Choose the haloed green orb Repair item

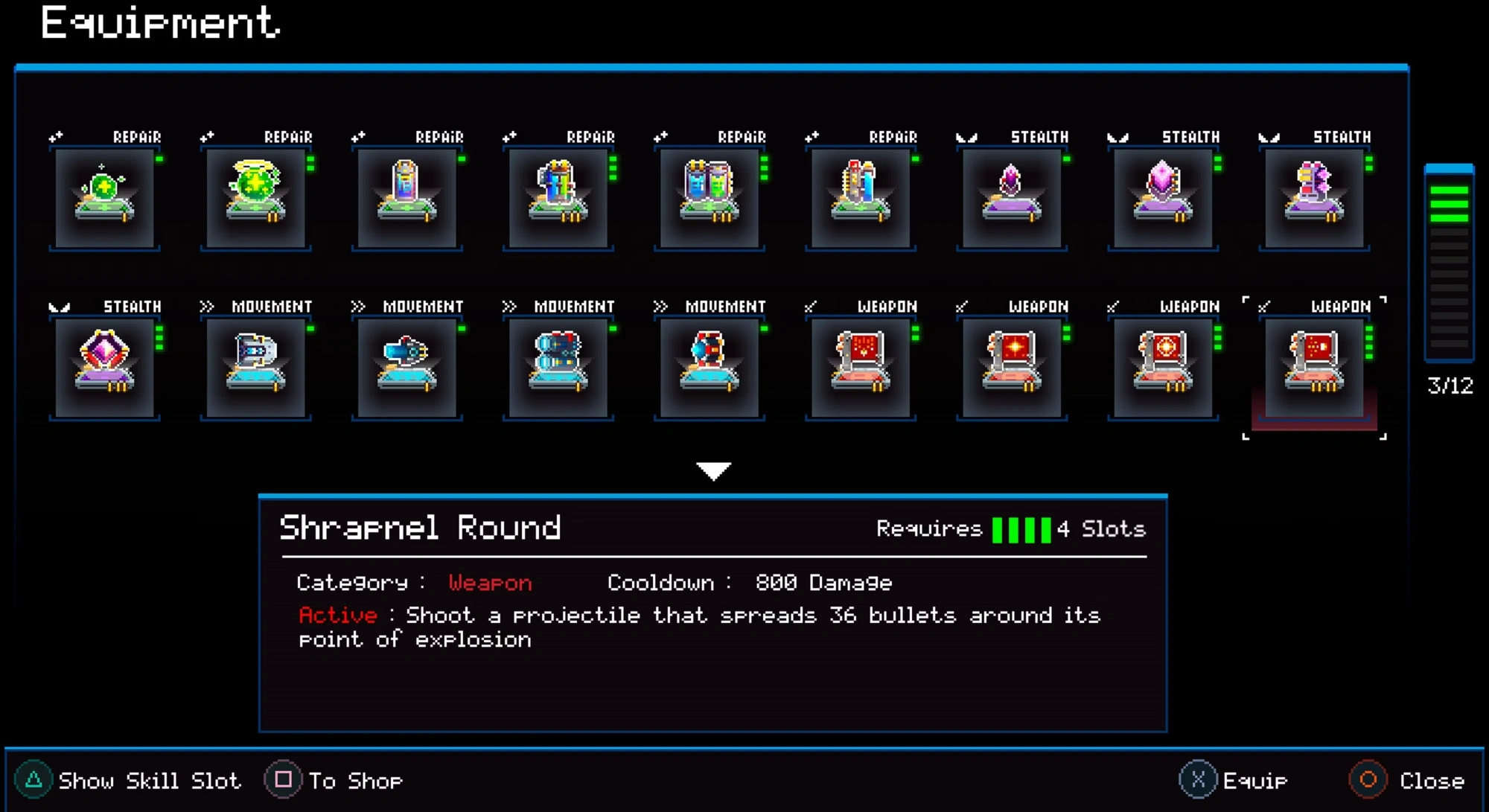[x=255, y=198]
